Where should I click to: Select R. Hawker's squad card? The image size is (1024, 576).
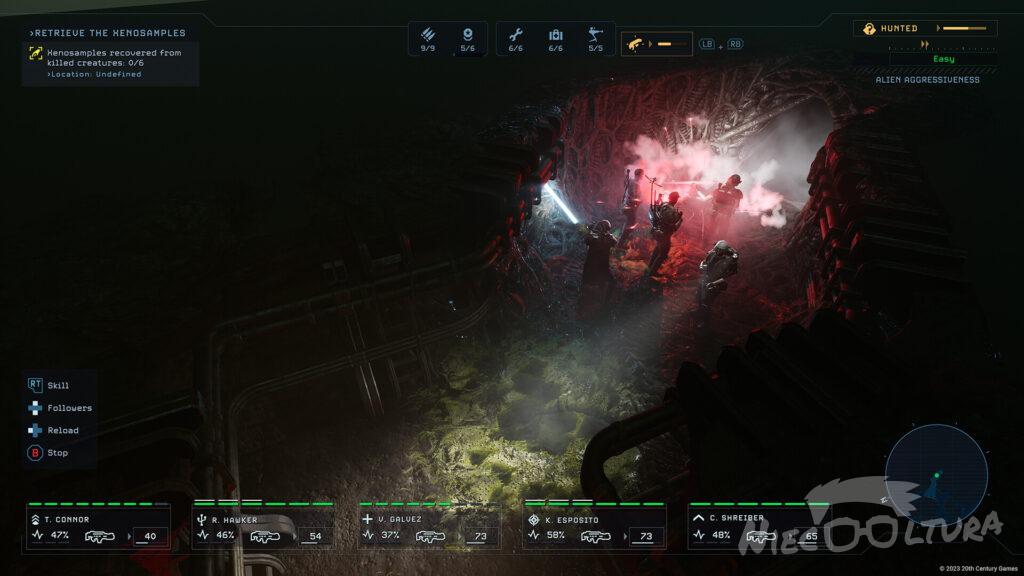264,527
